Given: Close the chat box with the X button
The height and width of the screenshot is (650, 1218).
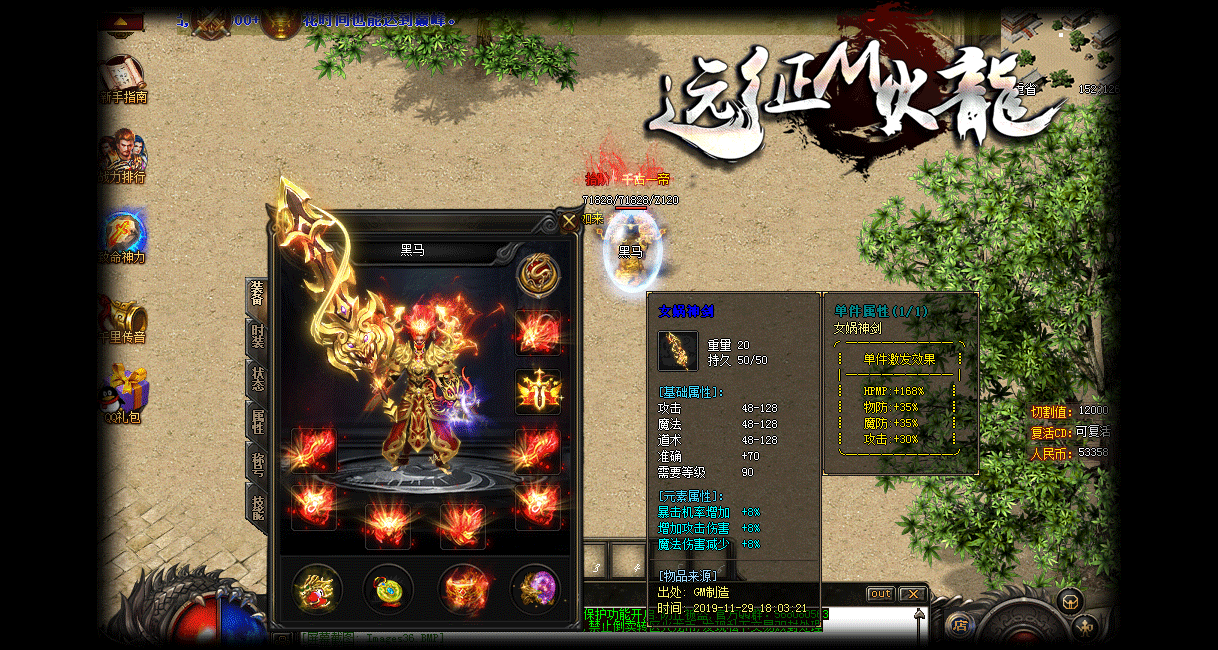Looking at the screenshot, I should tap(912, 594).
